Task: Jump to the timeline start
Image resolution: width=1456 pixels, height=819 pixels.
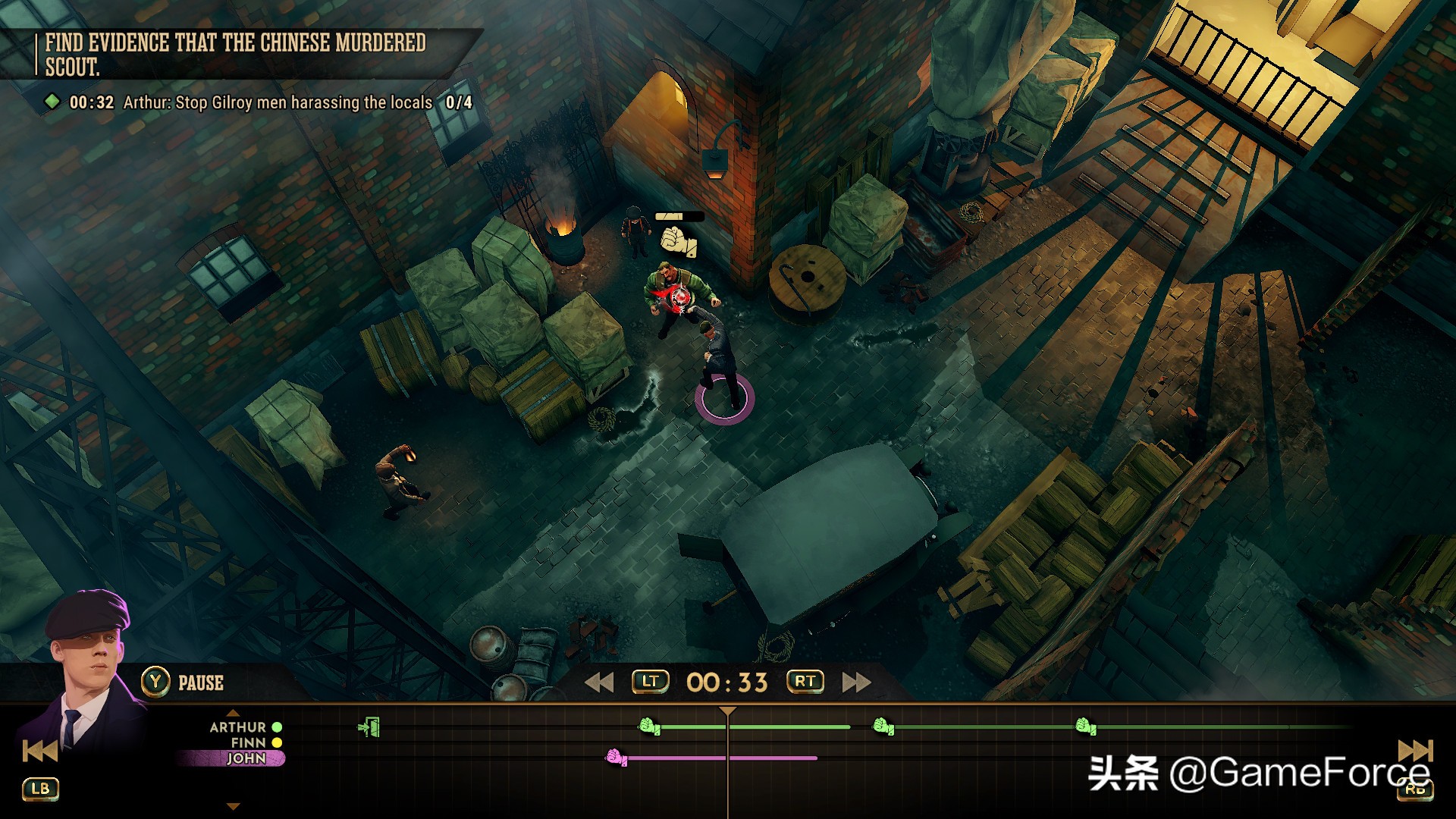Action: [x=39, y=752]
